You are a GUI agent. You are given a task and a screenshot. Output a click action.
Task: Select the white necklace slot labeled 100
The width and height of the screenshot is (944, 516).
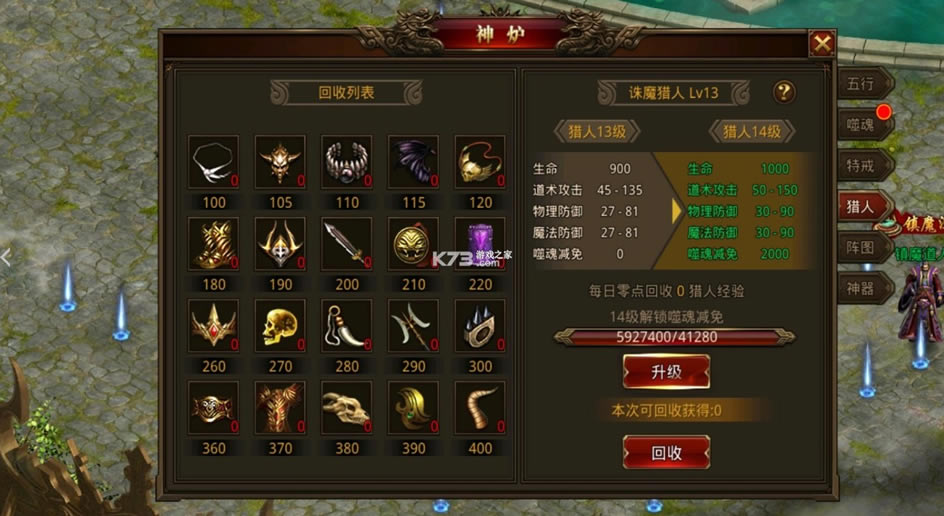click(x=213, y=162)
